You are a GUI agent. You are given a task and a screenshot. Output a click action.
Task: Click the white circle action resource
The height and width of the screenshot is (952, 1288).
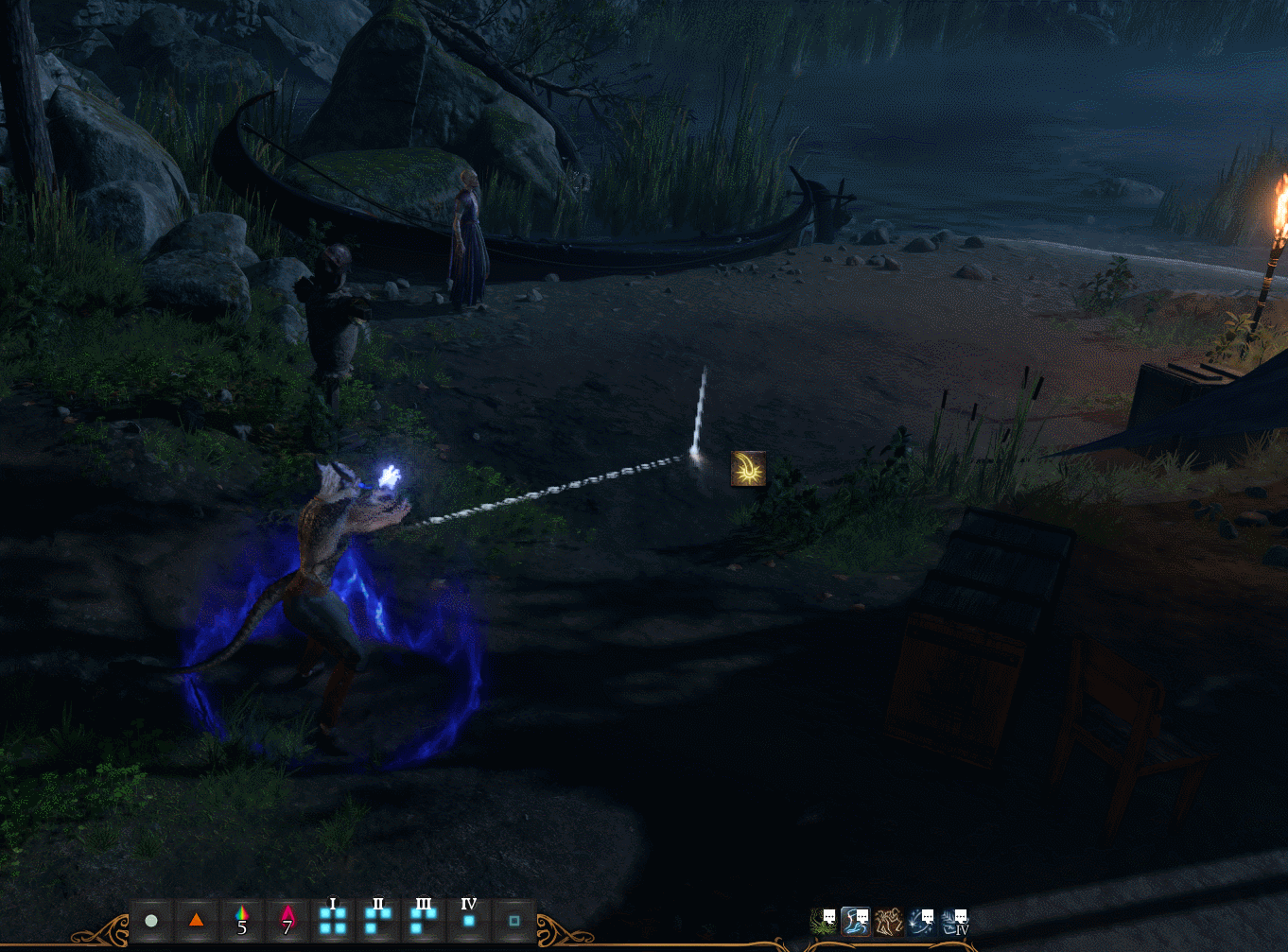tap(151, 920)
